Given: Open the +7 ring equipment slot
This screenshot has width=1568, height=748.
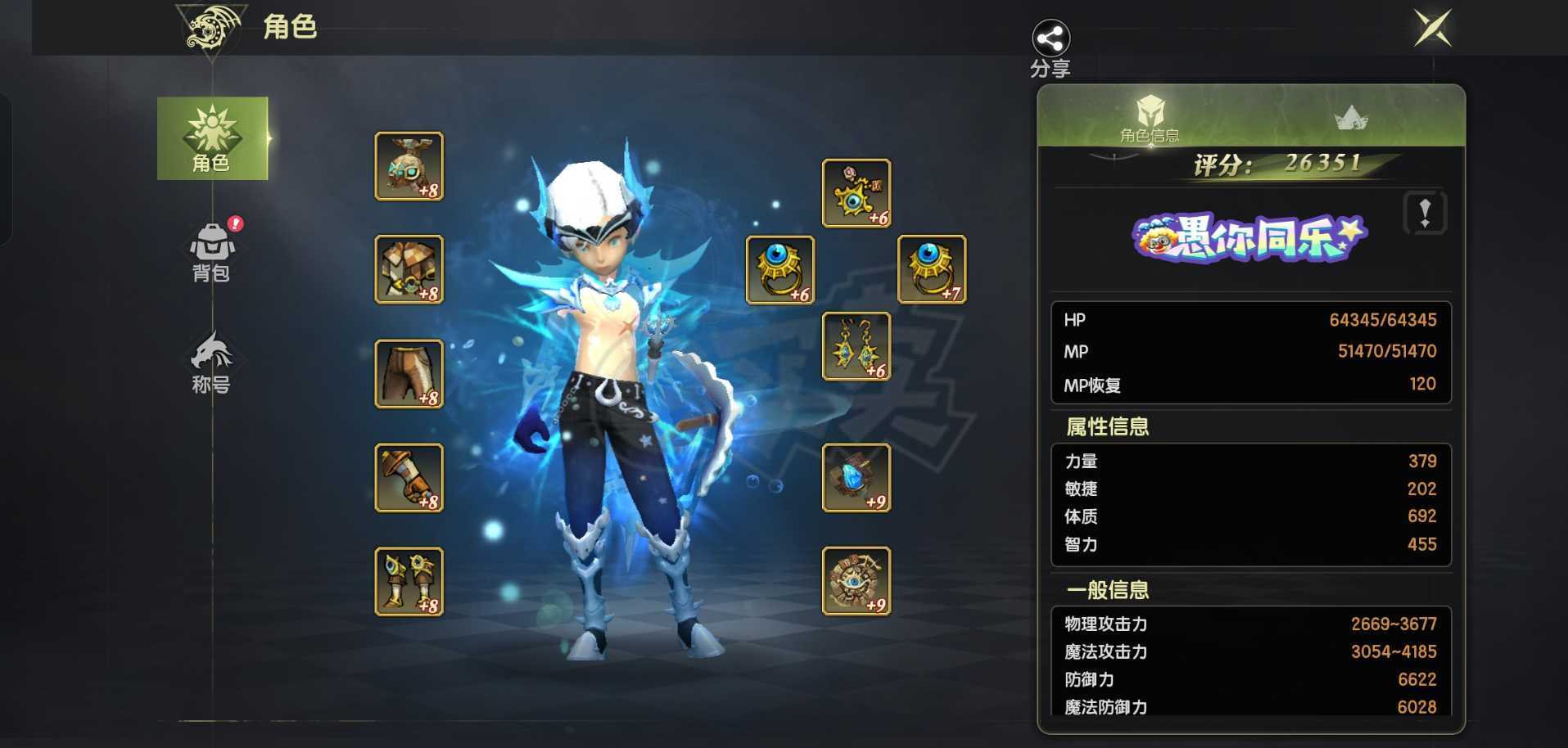Looking at the screenshot, I should coord(932,268).
